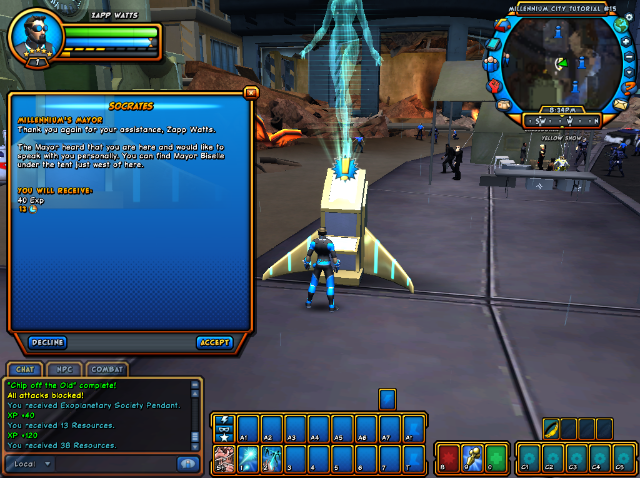Switch to the NPC chat tab
640x478 pixels.
click(x=65, y=370)
